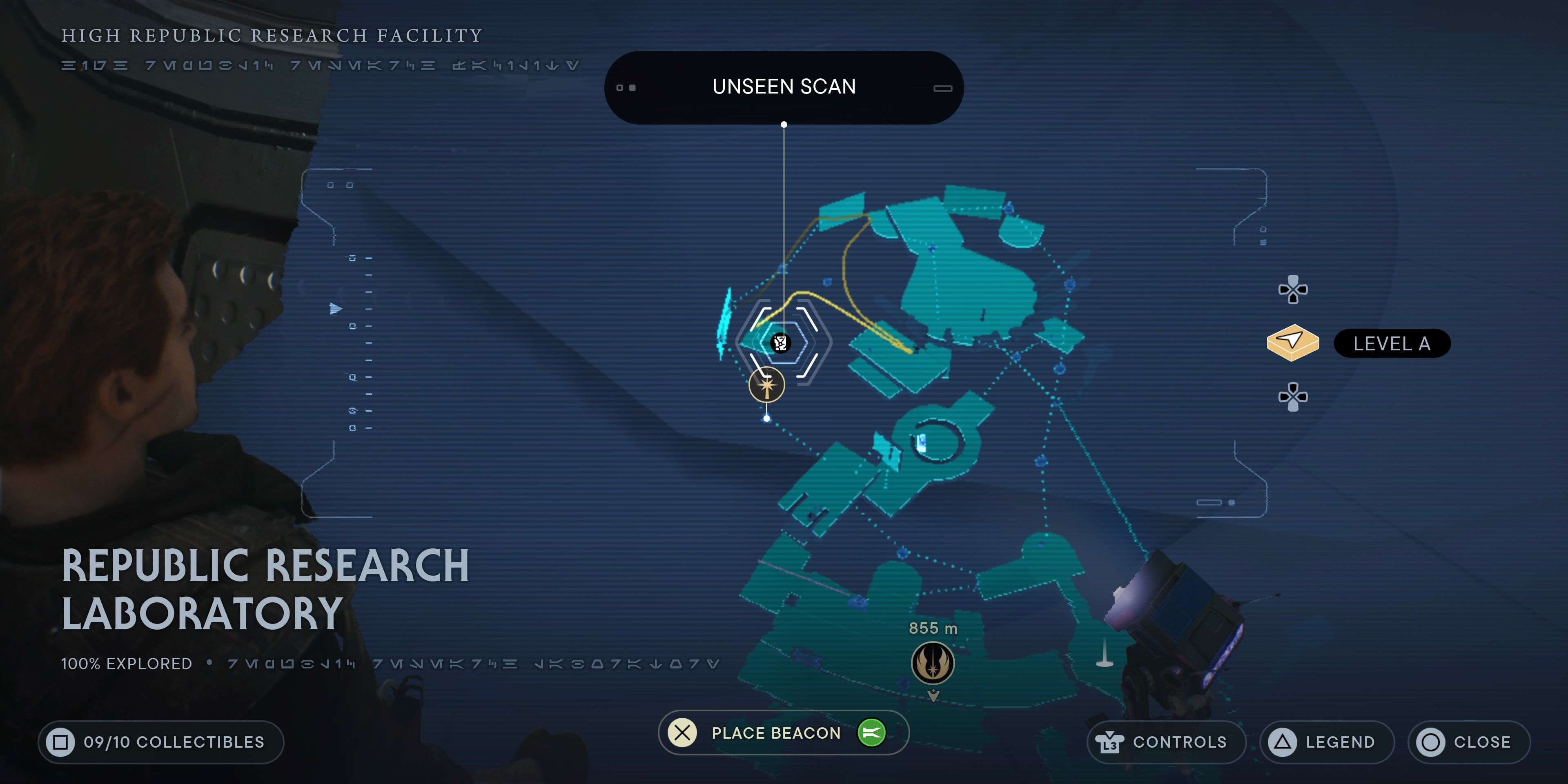
Task: Switch to the level above Level A
Action: point(1293,289)
